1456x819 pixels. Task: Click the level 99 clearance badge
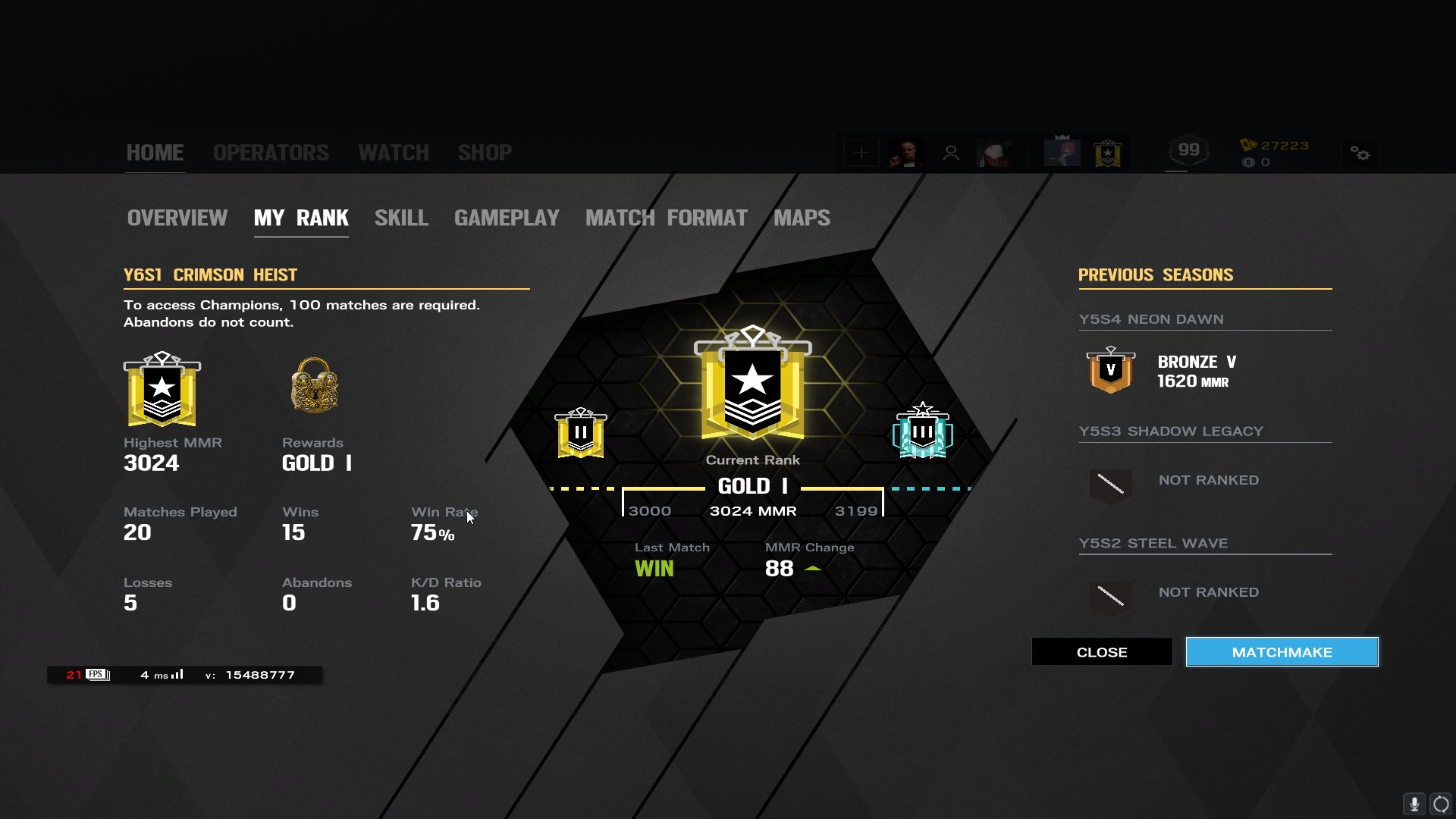(1188, 151)
